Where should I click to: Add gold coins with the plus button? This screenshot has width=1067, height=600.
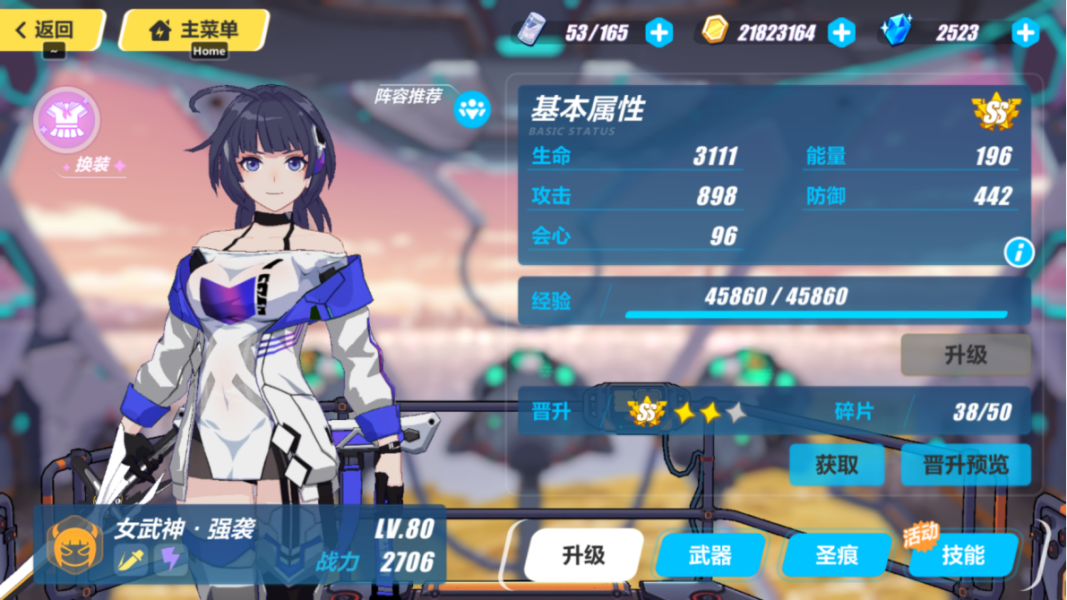(842, 33)
